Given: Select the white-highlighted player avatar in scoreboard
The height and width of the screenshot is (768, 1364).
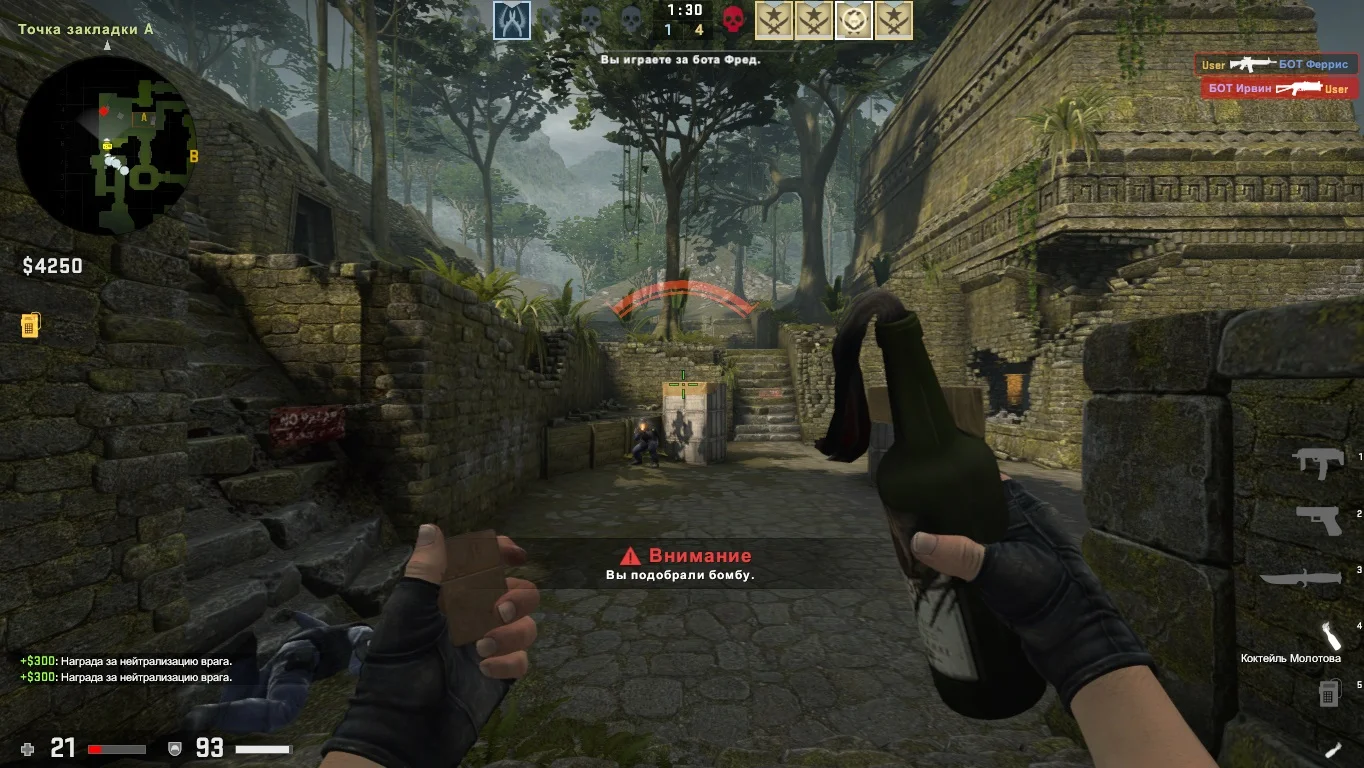Looking at the screenshot, I should click(x=854, y=20).
